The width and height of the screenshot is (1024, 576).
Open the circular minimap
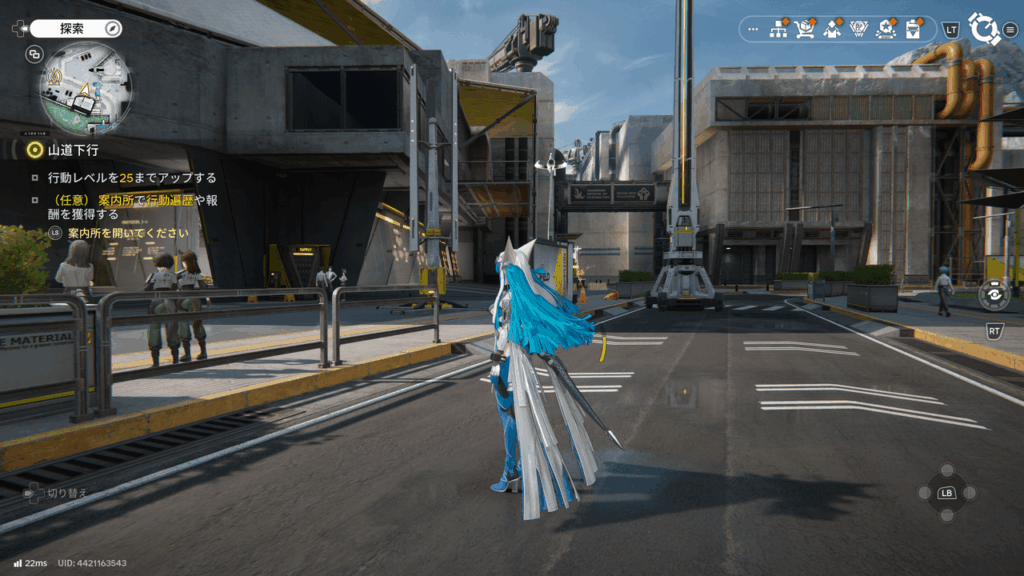pyautogui.click(x=85, y=89)
